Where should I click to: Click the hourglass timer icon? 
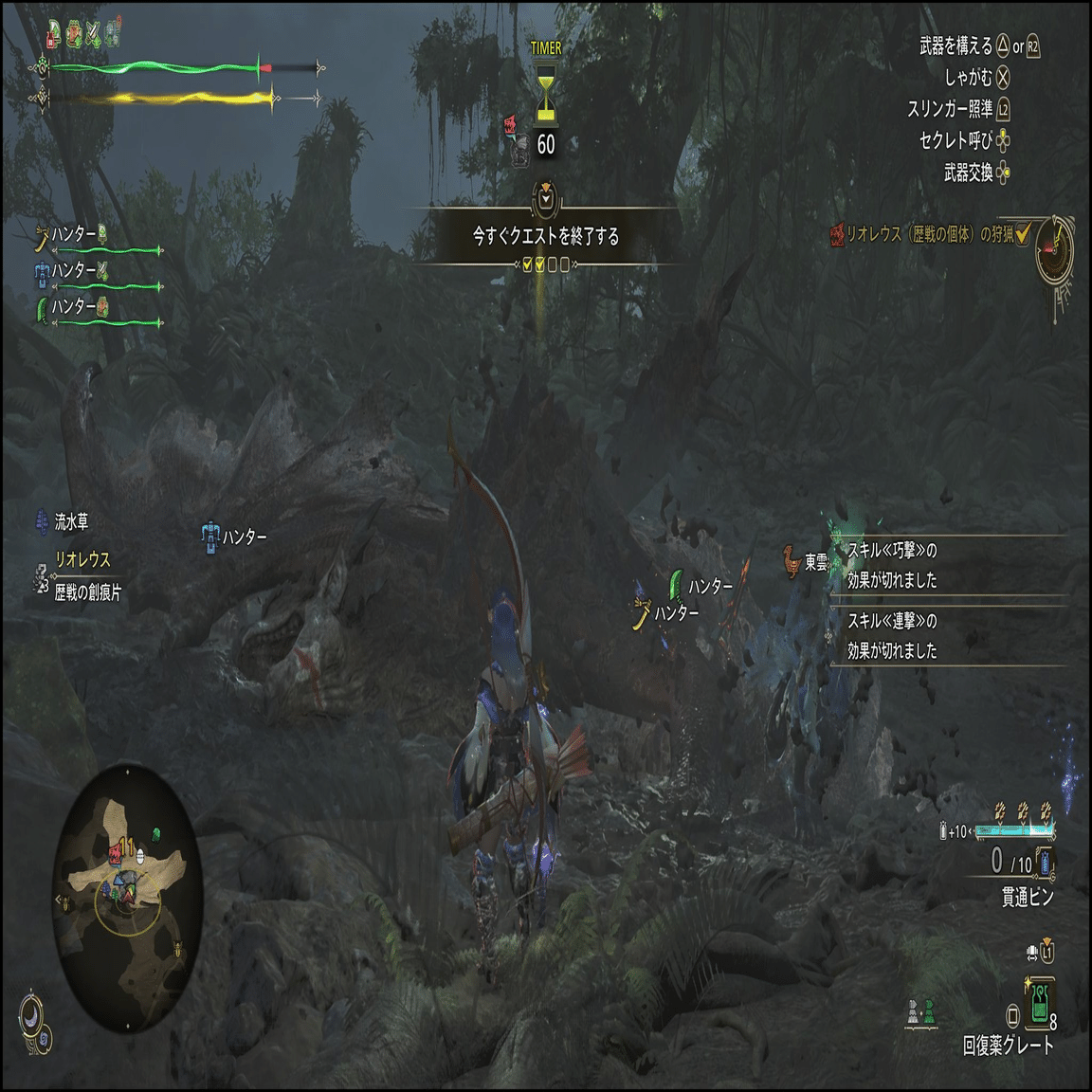coord(545,94)
